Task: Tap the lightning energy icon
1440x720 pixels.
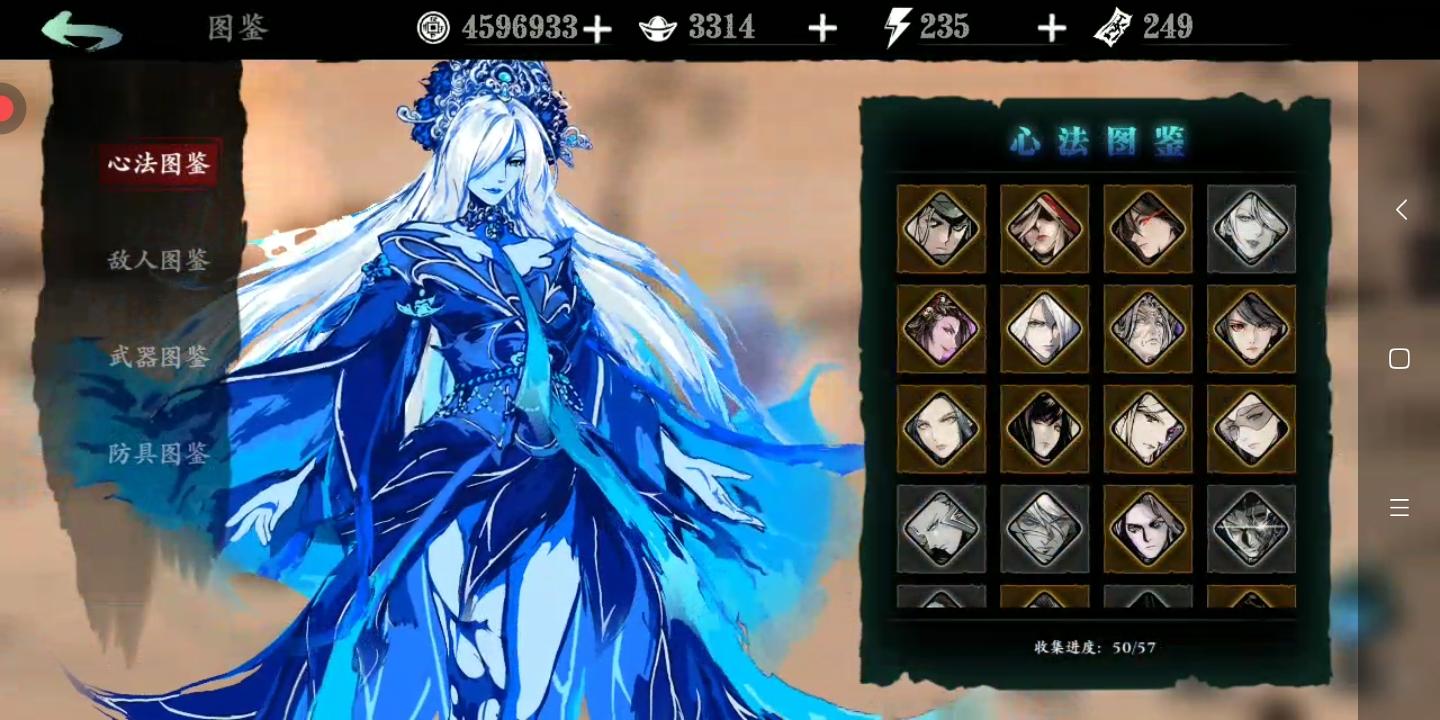Action: point(895,27)
